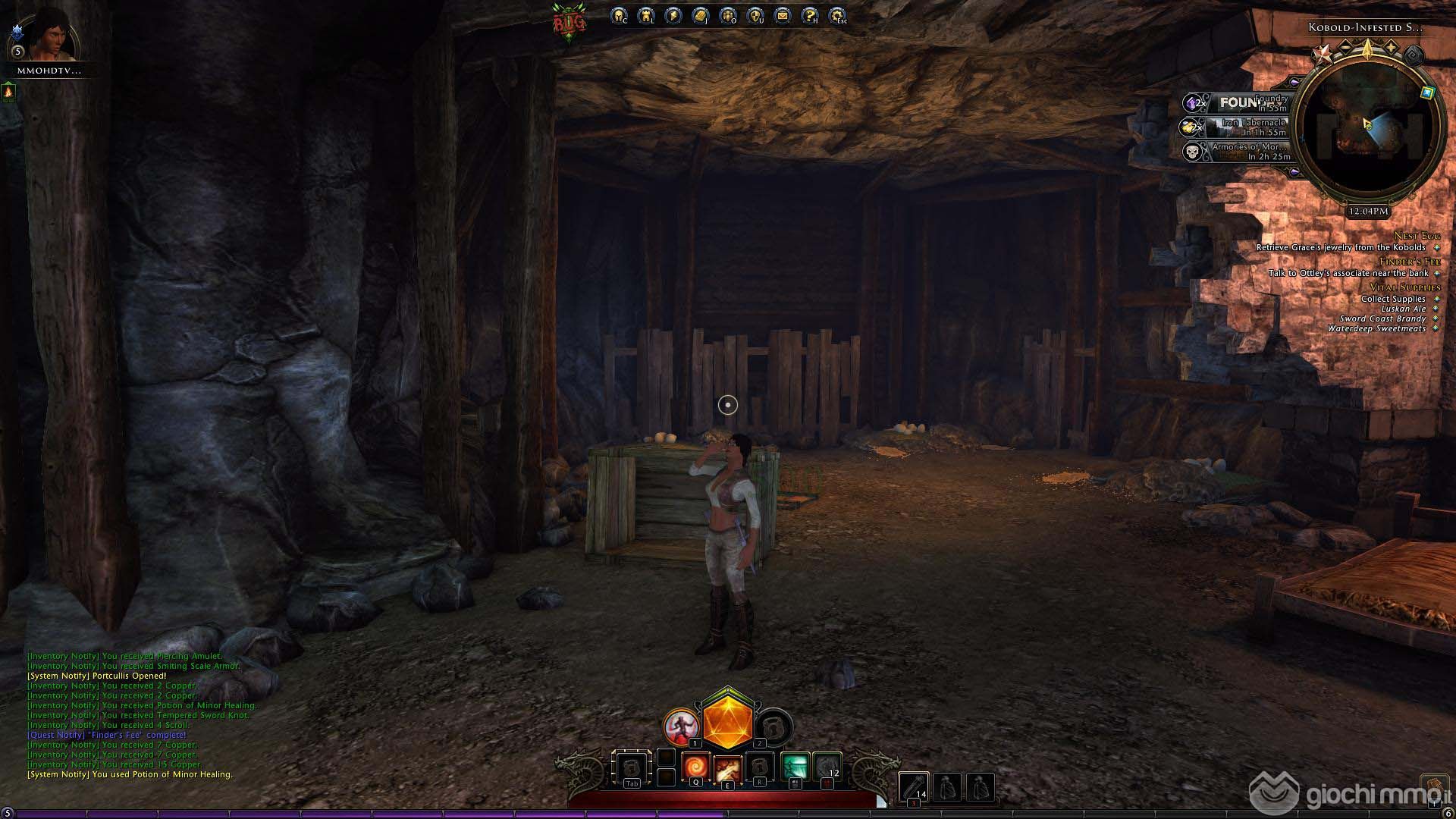Activate the orange swirl Q ability
Viewport: 1456px width, 819px height.
pyautogui.click(x=695, y=767)
